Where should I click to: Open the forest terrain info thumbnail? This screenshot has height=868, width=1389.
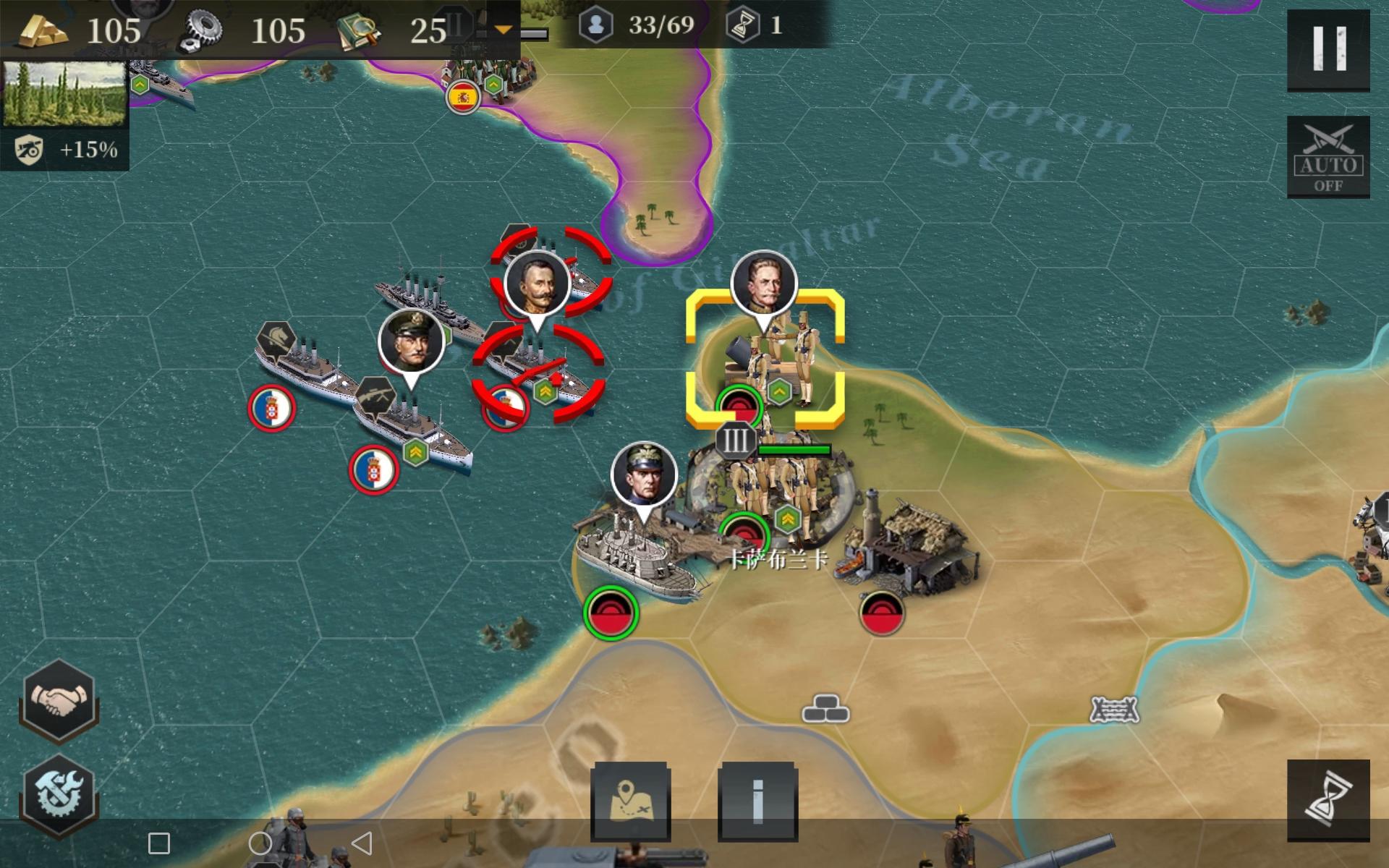(64, 94)
